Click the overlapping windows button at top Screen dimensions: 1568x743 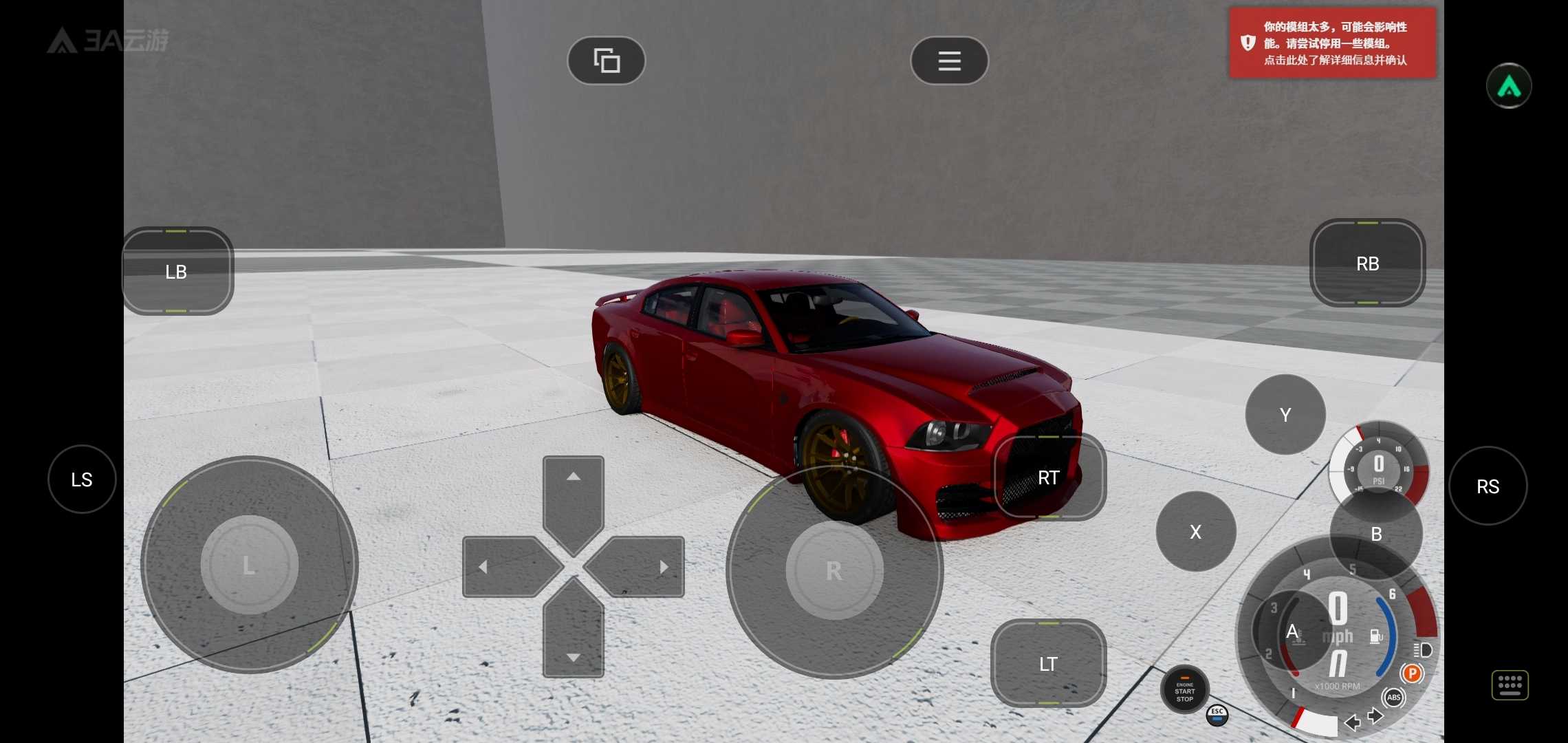point(606,61)
